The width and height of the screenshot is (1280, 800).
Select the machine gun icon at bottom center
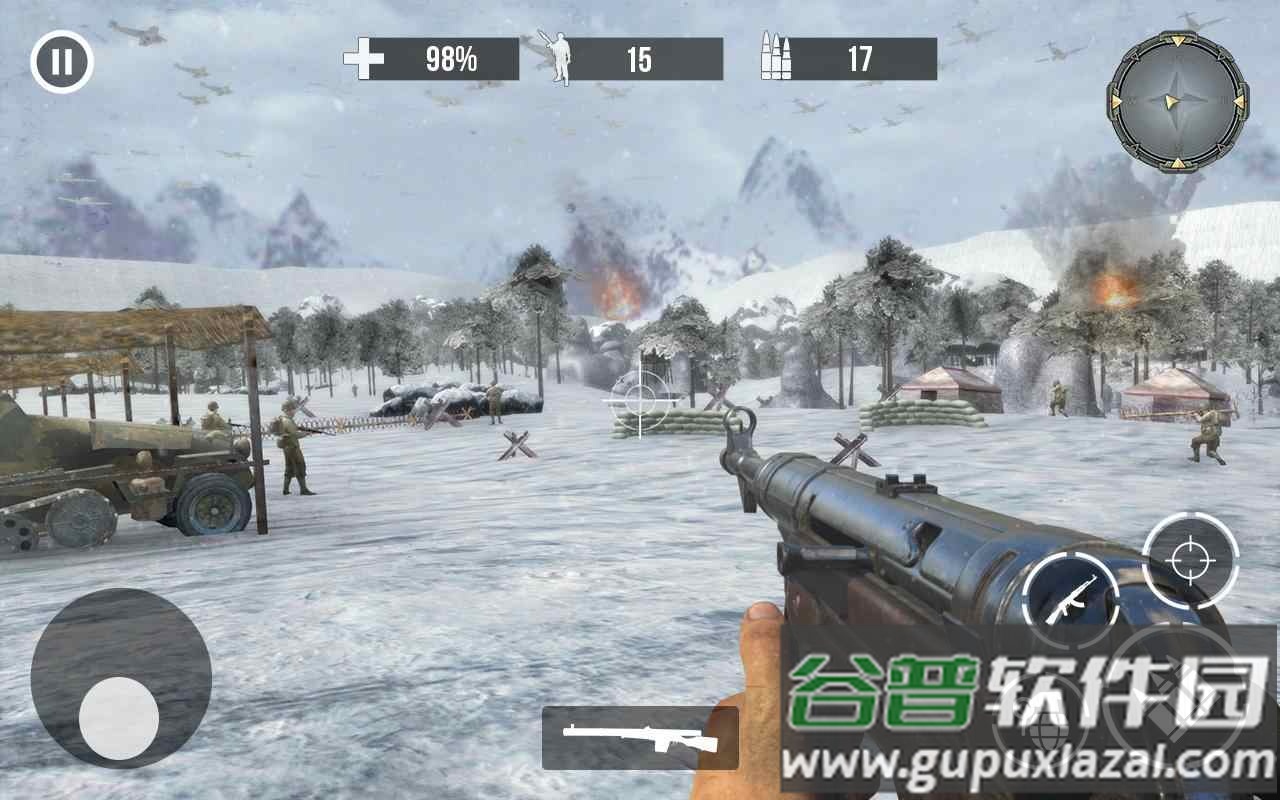click(x=640, y=740)
